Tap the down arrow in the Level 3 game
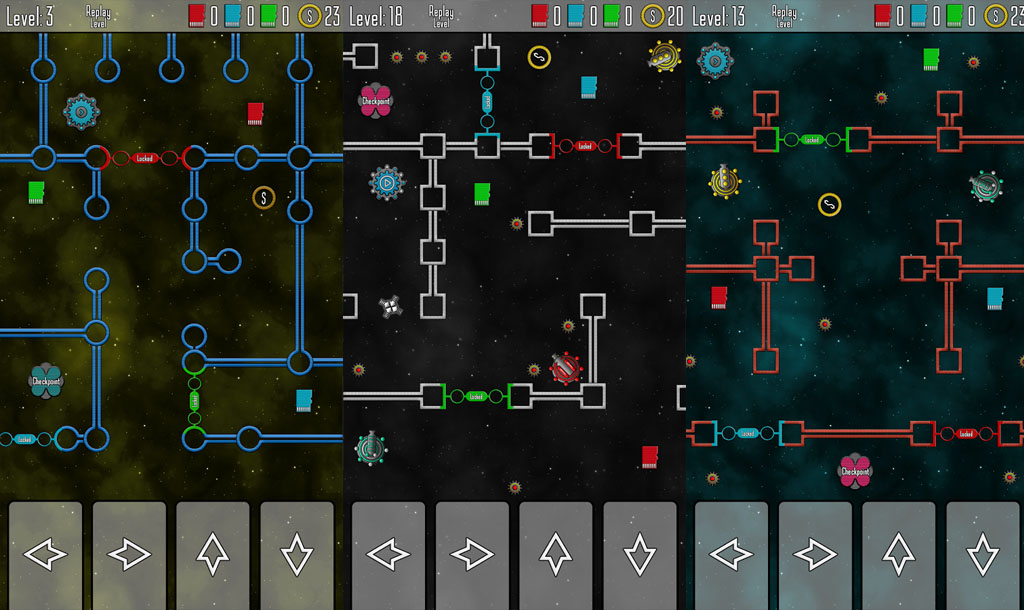The image size is (1024, 610). click(297, 553)
